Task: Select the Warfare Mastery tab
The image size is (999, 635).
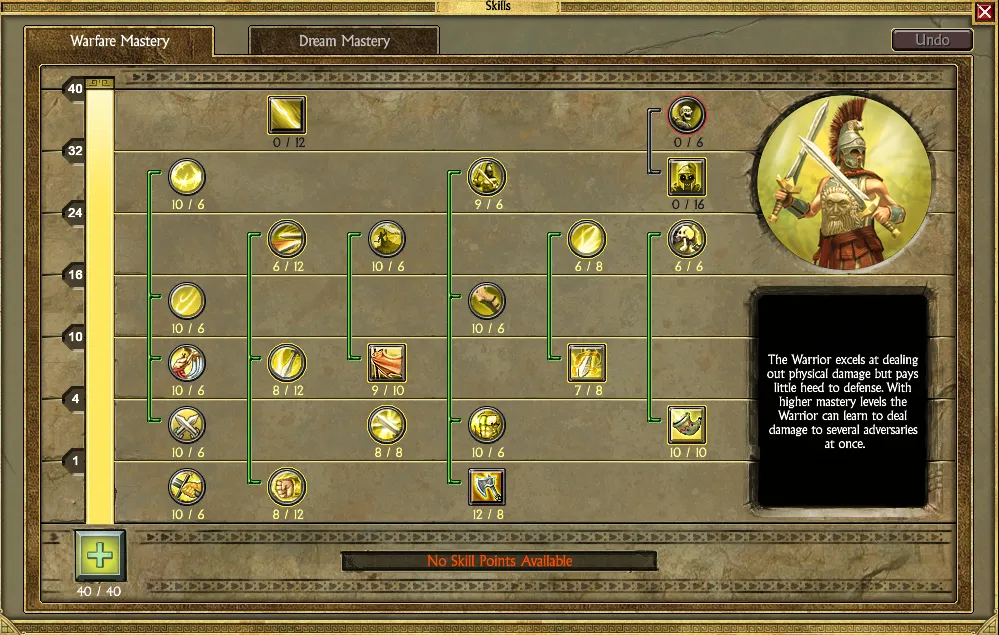Action: 119,41
